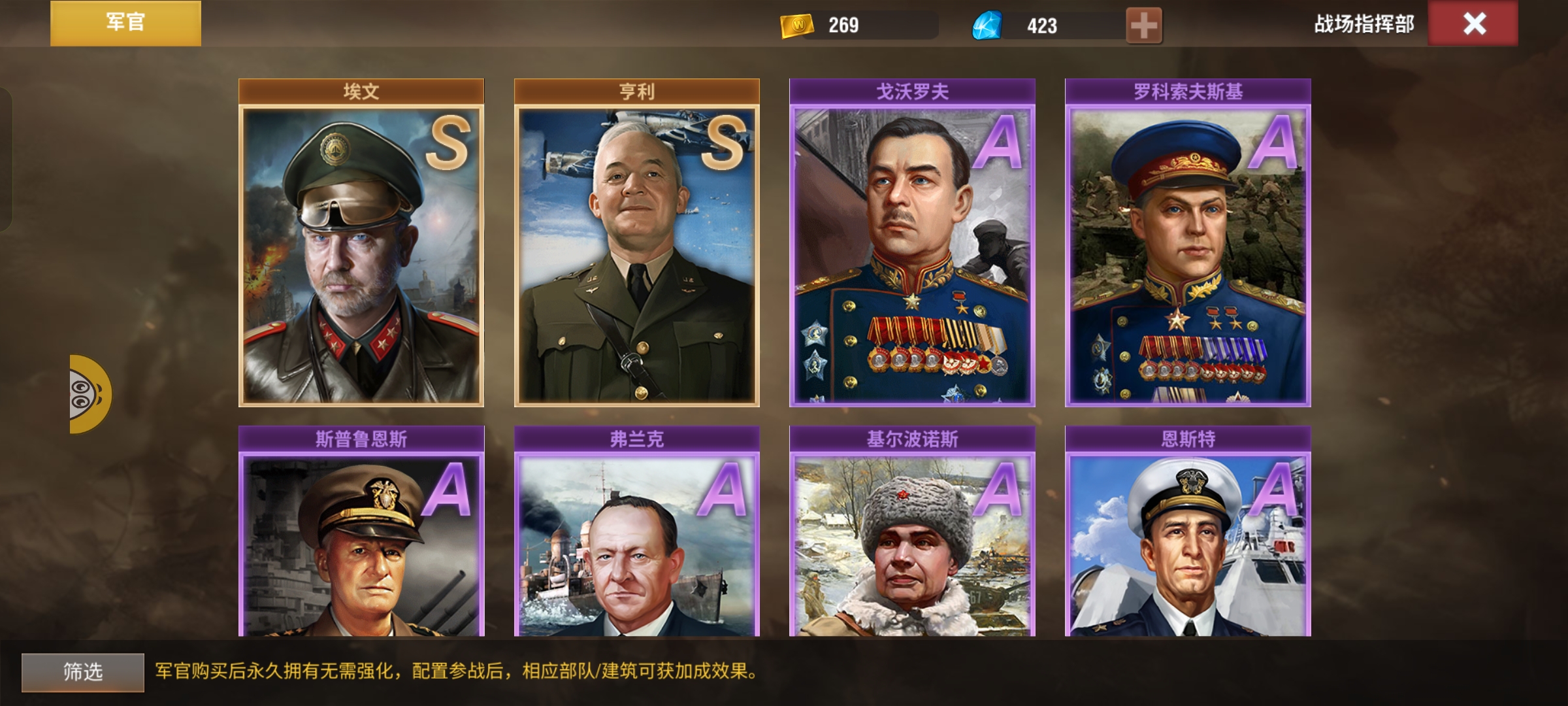
Task: Select S-rank officer 埃文 card
Action: pos(361,248)
